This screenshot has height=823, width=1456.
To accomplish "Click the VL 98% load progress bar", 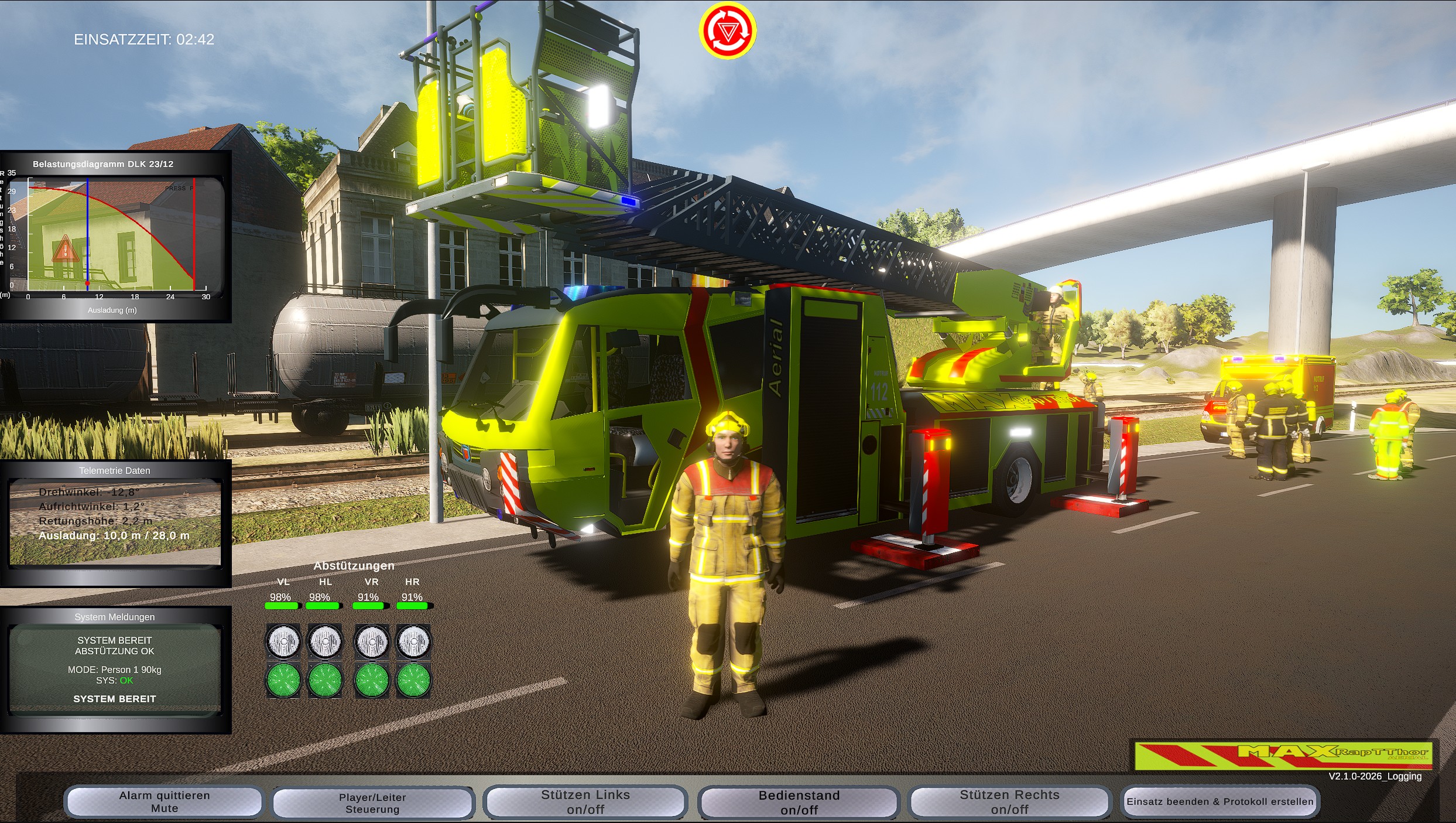I will [x=284, y=605].
